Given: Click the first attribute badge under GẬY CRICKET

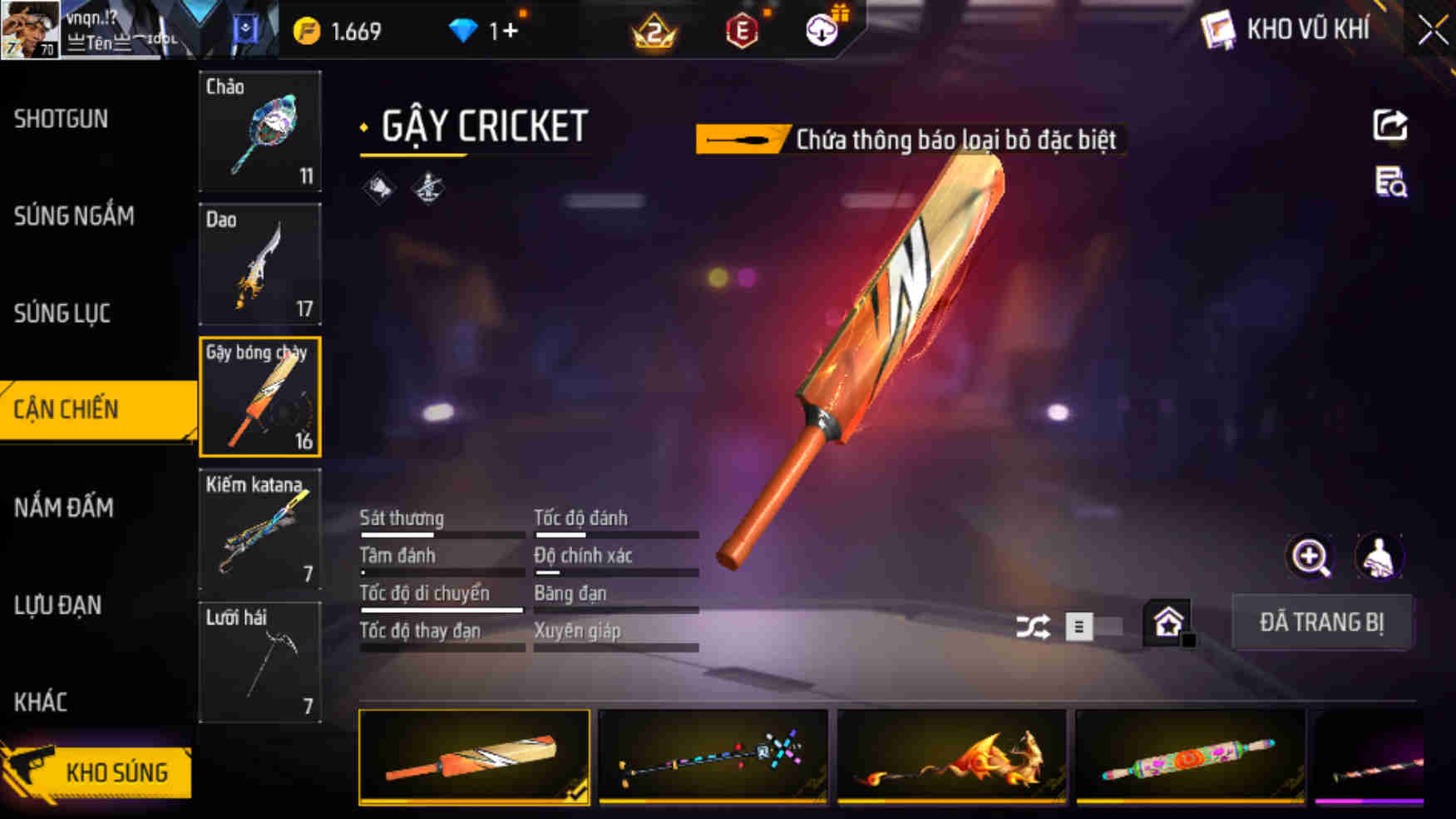Looking at the screenshot, I should pos(380,186).
